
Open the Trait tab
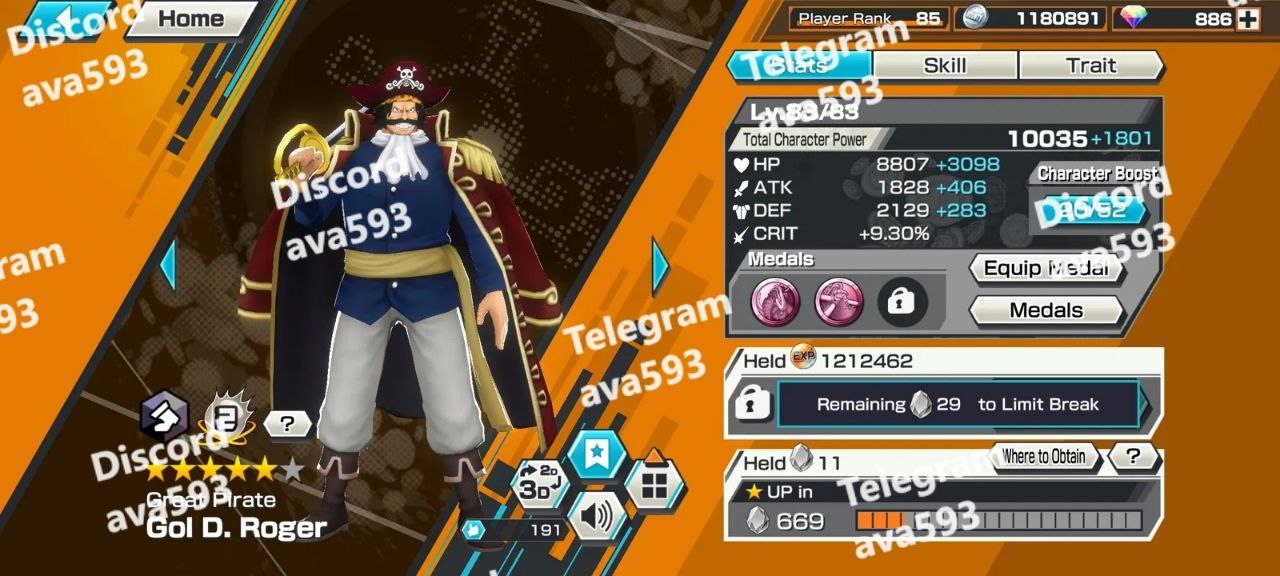[1090, 66]
